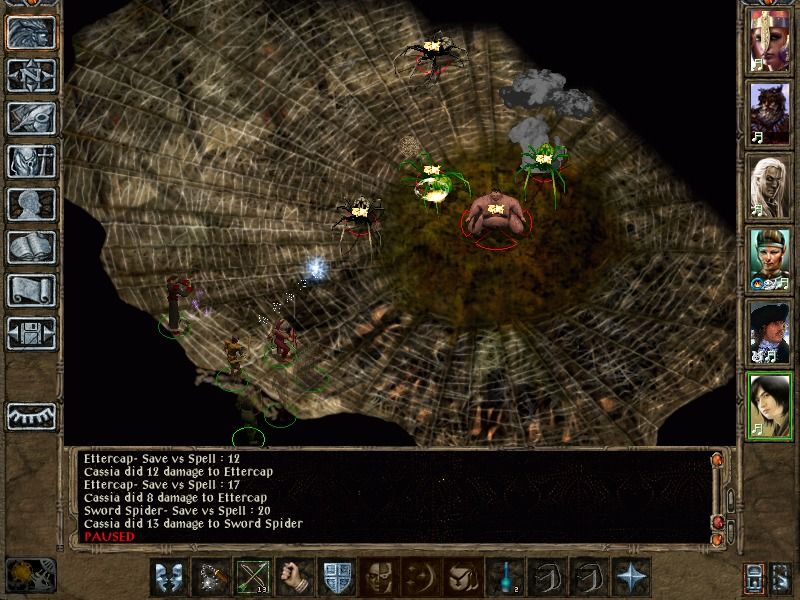Open the priest scroll
This screenshot has width=800, height=600.
(30, 290)
